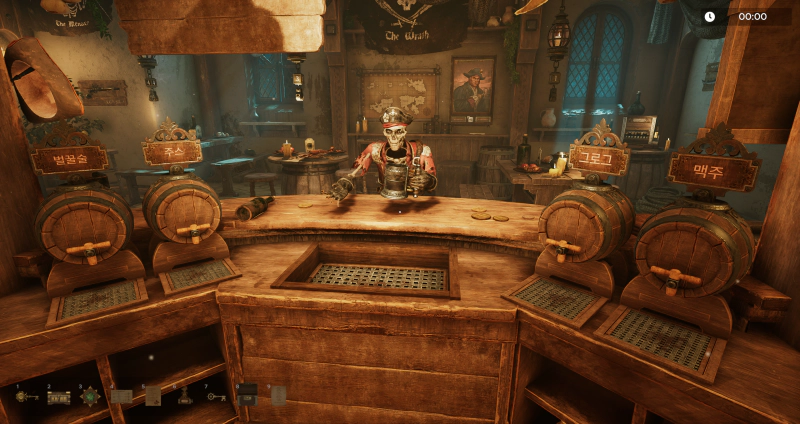Image resolution: width=800 pixels, height=424 pixels.
Task: Select the ornate gold key in slot 1
Action: pos(27,397)
